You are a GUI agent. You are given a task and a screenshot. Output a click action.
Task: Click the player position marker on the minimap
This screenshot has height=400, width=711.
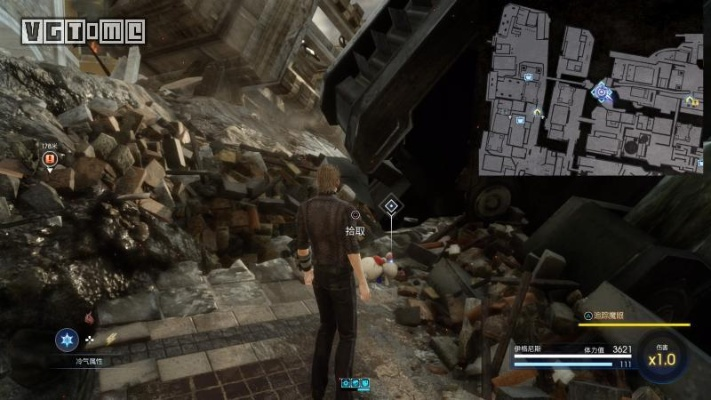click(x=600, y=91)
